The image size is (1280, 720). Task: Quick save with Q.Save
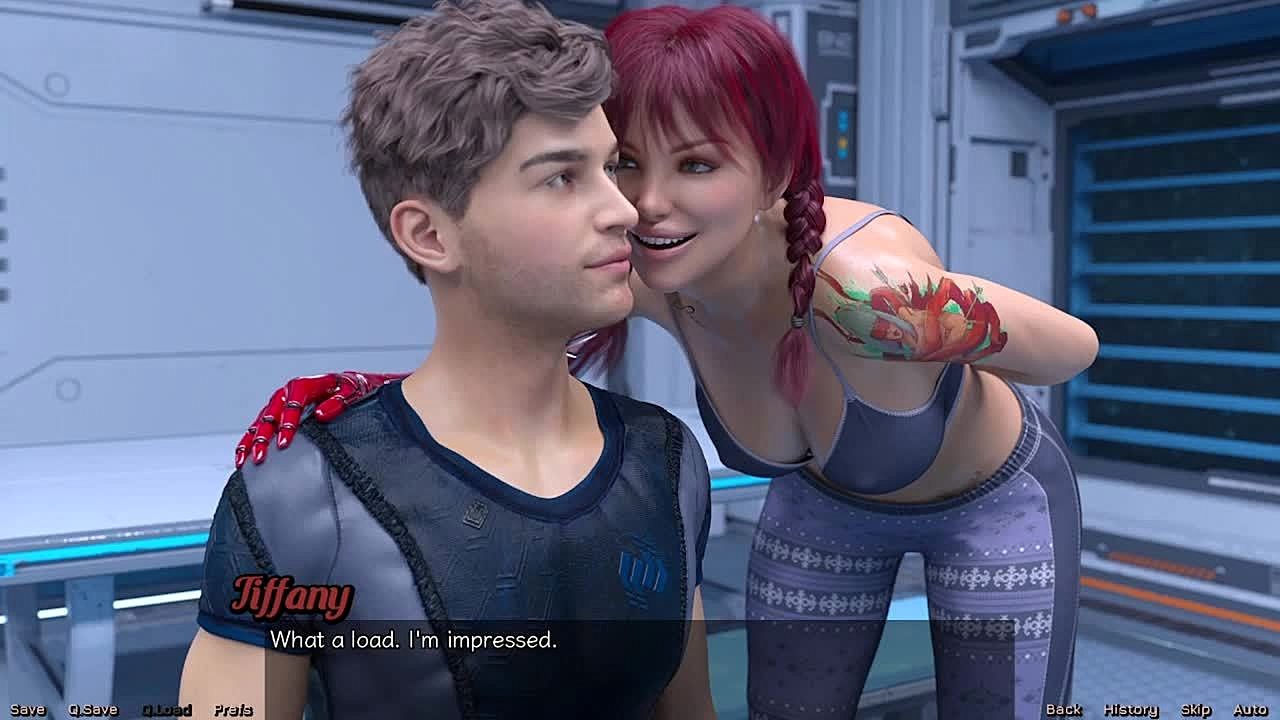tap(93, 710)
